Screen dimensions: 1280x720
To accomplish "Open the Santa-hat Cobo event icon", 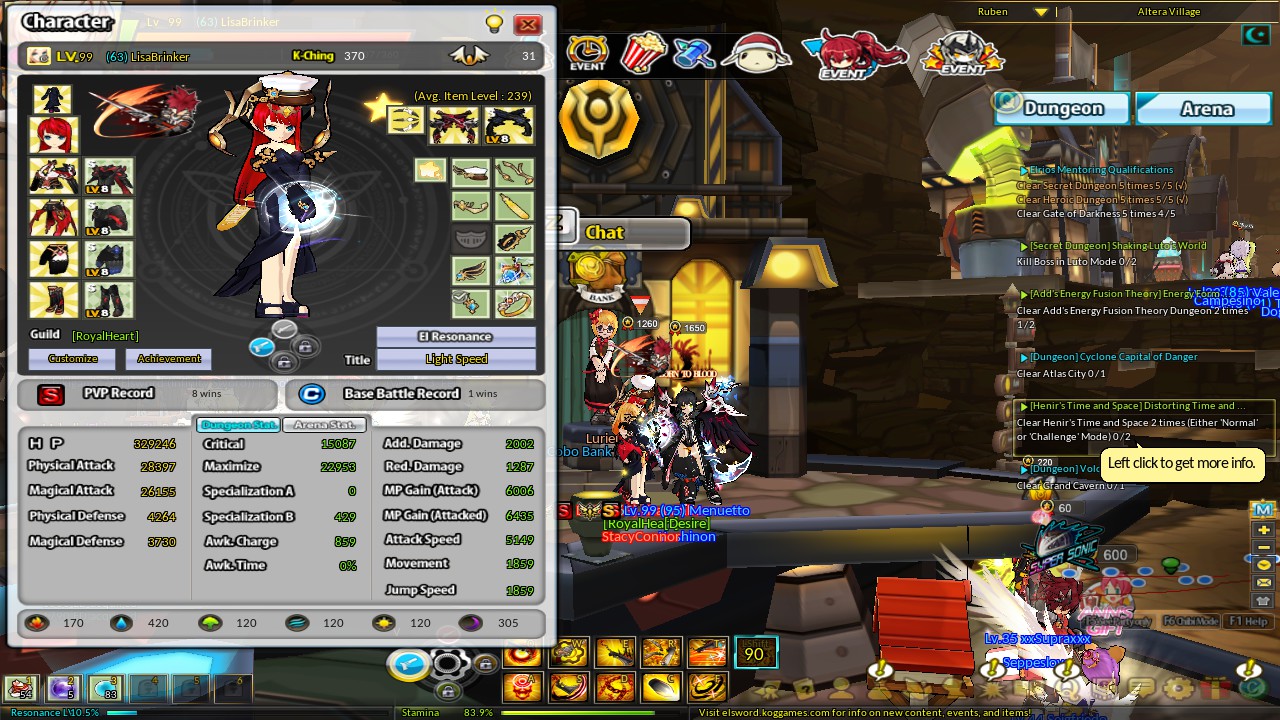I will [x=755, y=50].
